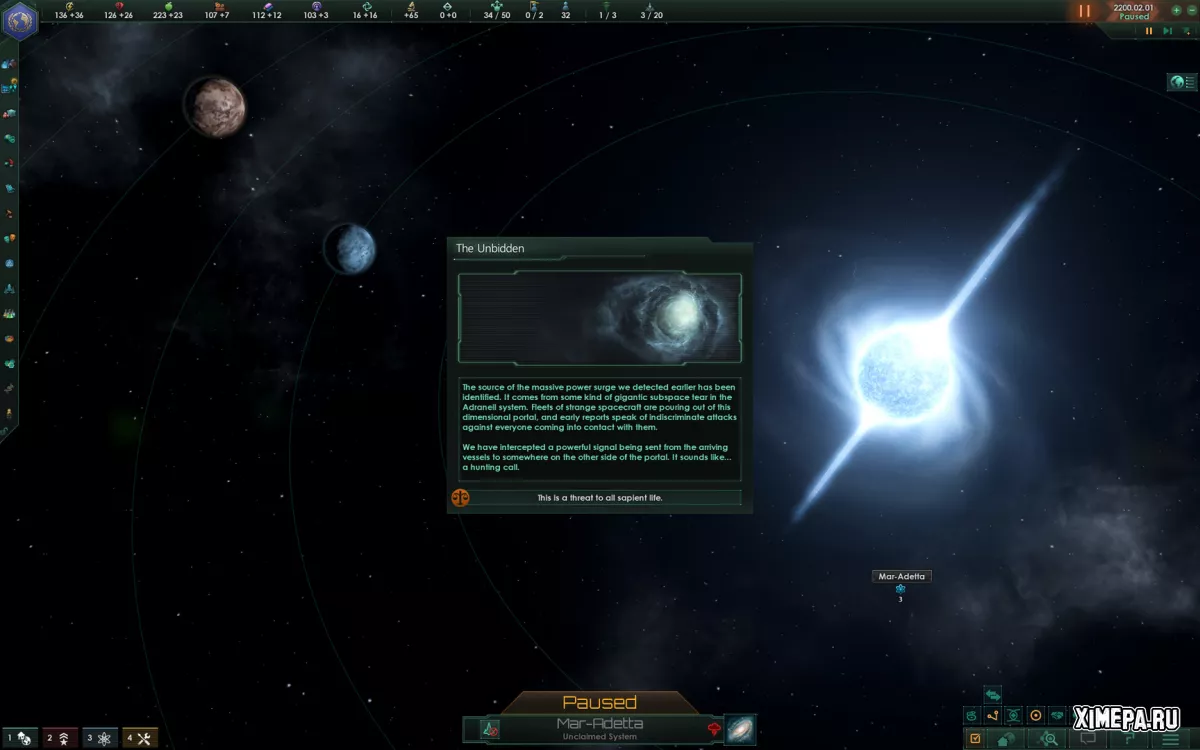Viewport: 1200px width, 750px height.
Task: Open the main menu hamburger button
Action: (1170, 739)
